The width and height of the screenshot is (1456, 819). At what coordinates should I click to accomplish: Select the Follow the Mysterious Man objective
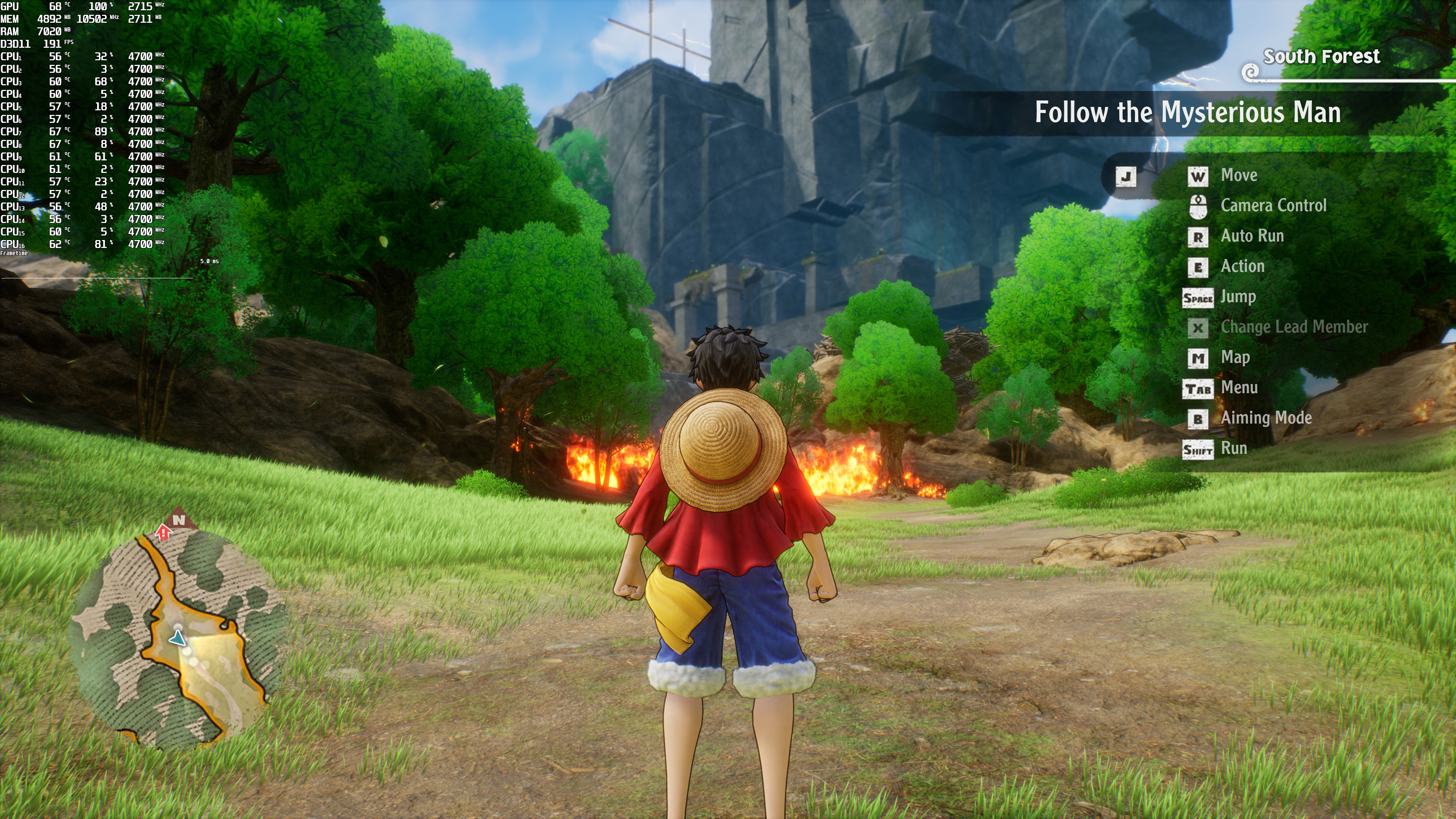[x=1187, y=113]
